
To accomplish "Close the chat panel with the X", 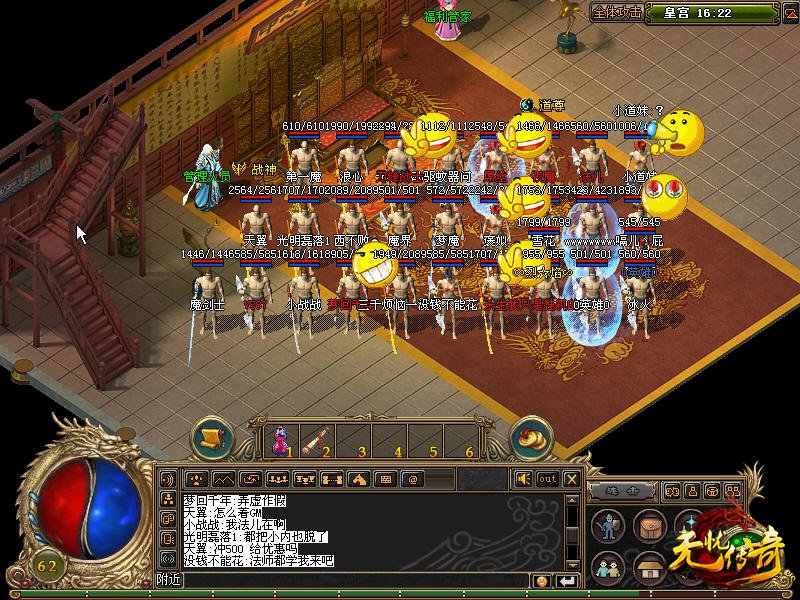I will 572,479.
